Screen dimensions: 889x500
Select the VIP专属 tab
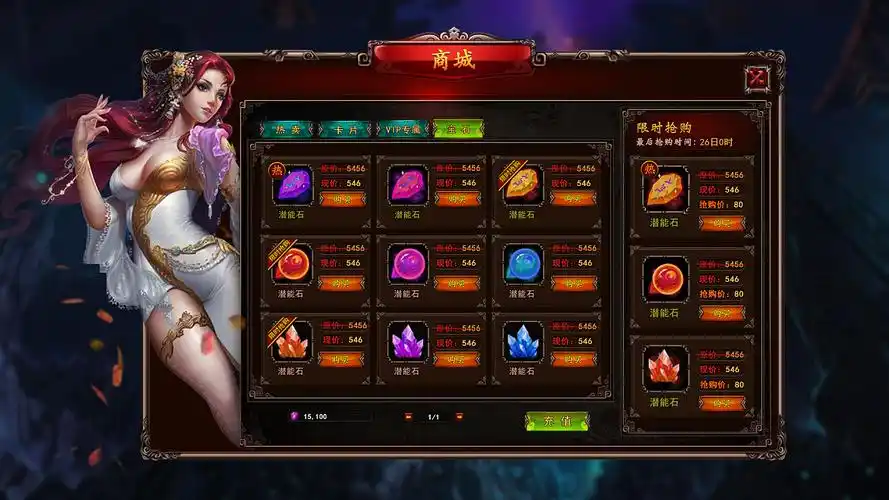[402, 129]
